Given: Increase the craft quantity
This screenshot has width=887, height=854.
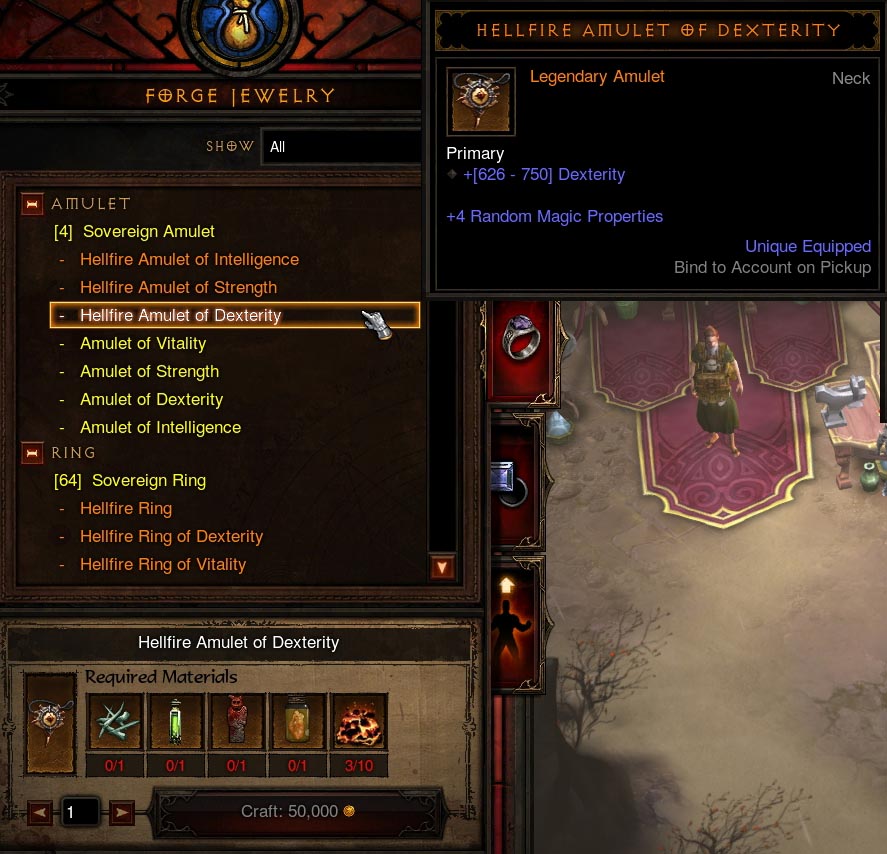Looking at the screenshot, I should click(x=122, y=813).
